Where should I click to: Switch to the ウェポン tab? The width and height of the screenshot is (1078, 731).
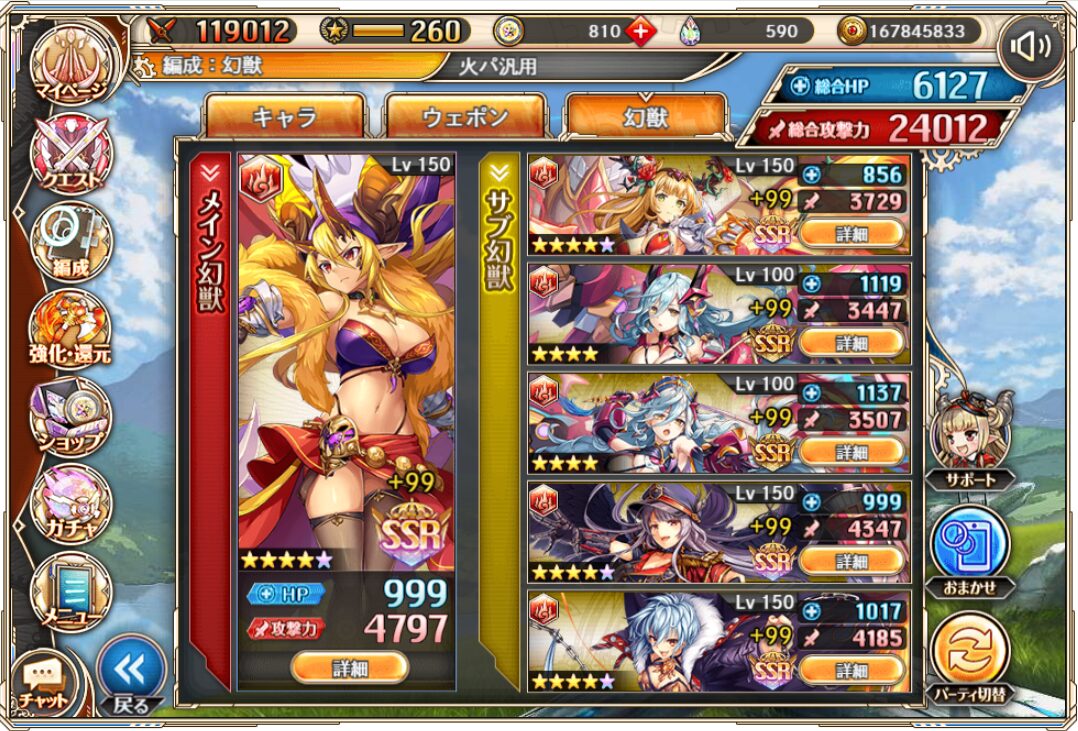click(x=465, y=117)
